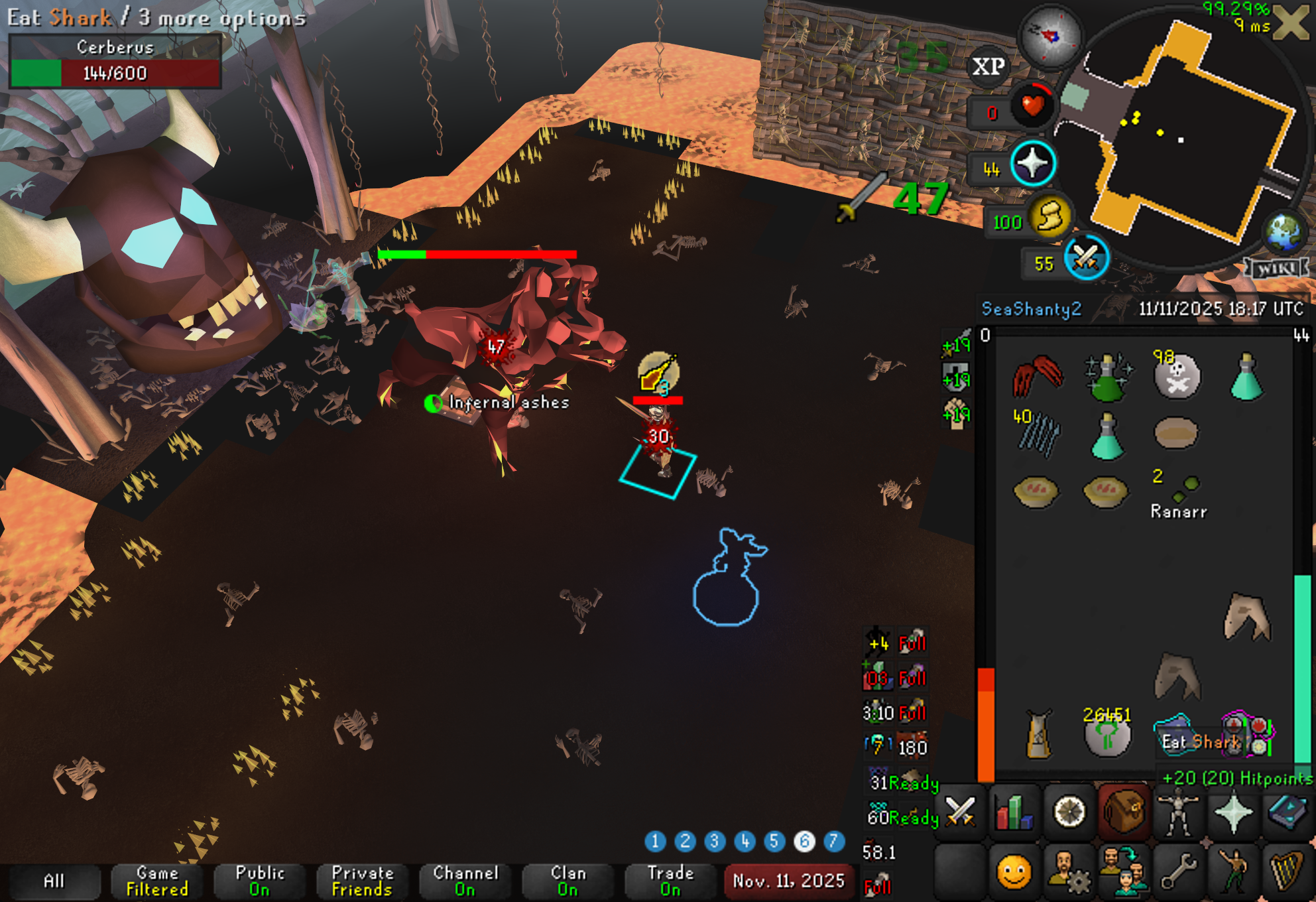
Task: Open the Worn Equipment tab
Action: pyautogui.click(x=1177, y=811)
